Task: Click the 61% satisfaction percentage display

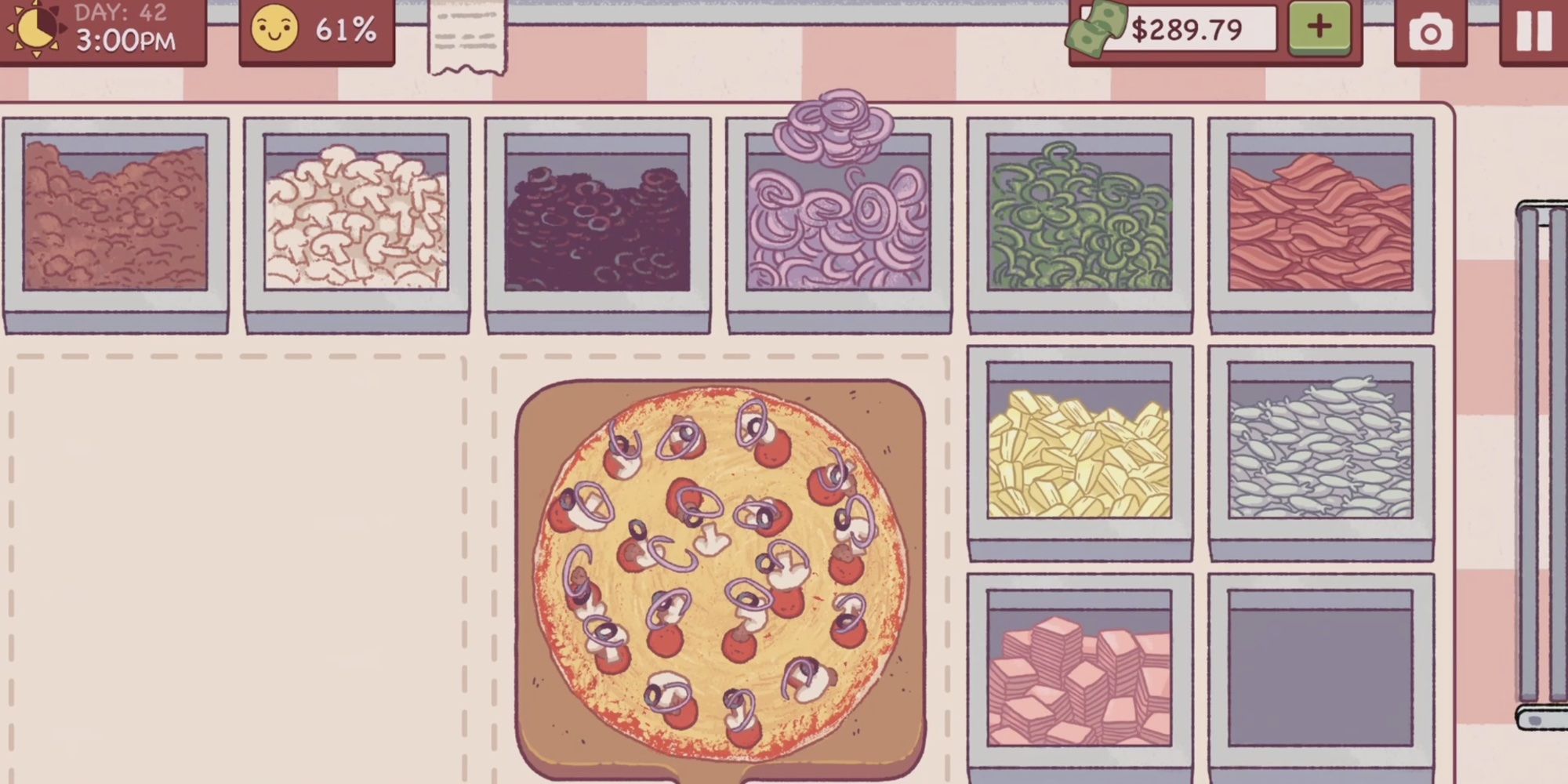Action: [x=347, y=31]
